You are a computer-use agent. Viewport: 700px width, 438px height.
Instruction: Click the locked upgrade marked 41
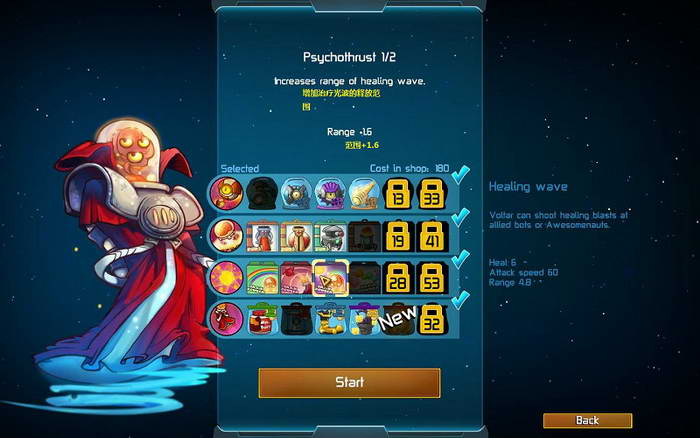[x=432, y=235]
